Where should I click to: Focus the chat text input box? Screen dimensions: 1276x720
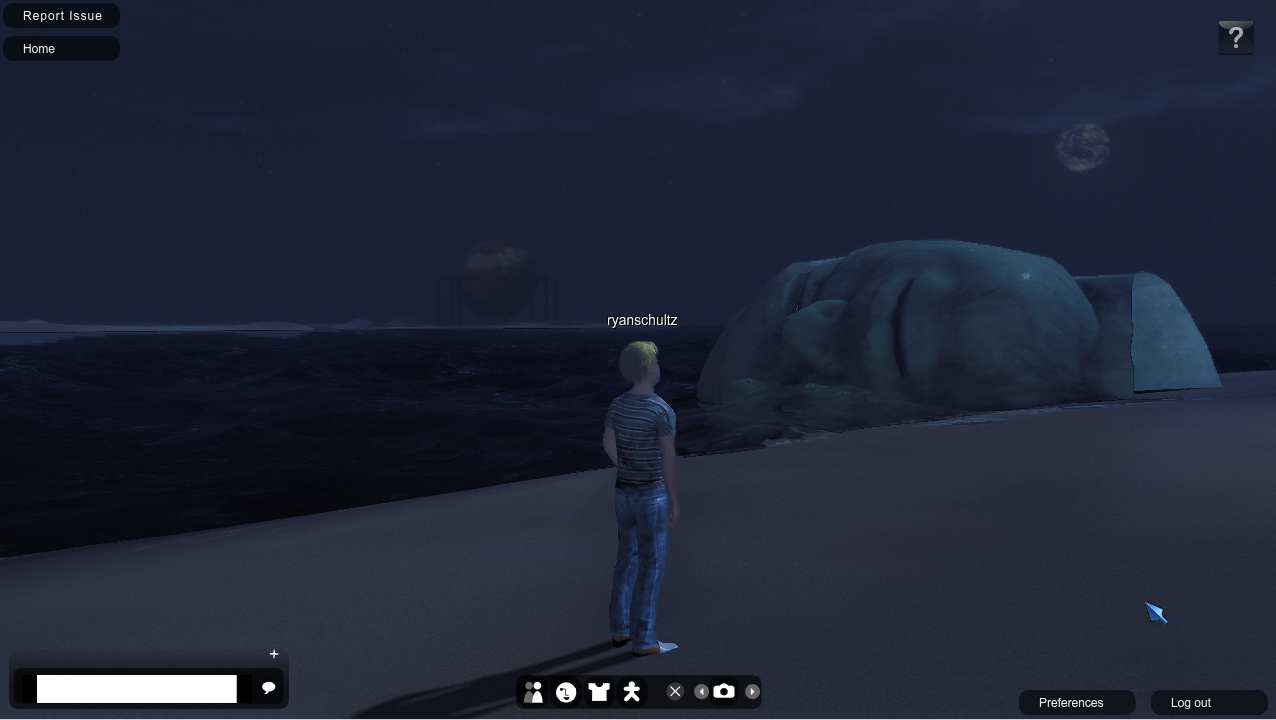pos(136,689)
